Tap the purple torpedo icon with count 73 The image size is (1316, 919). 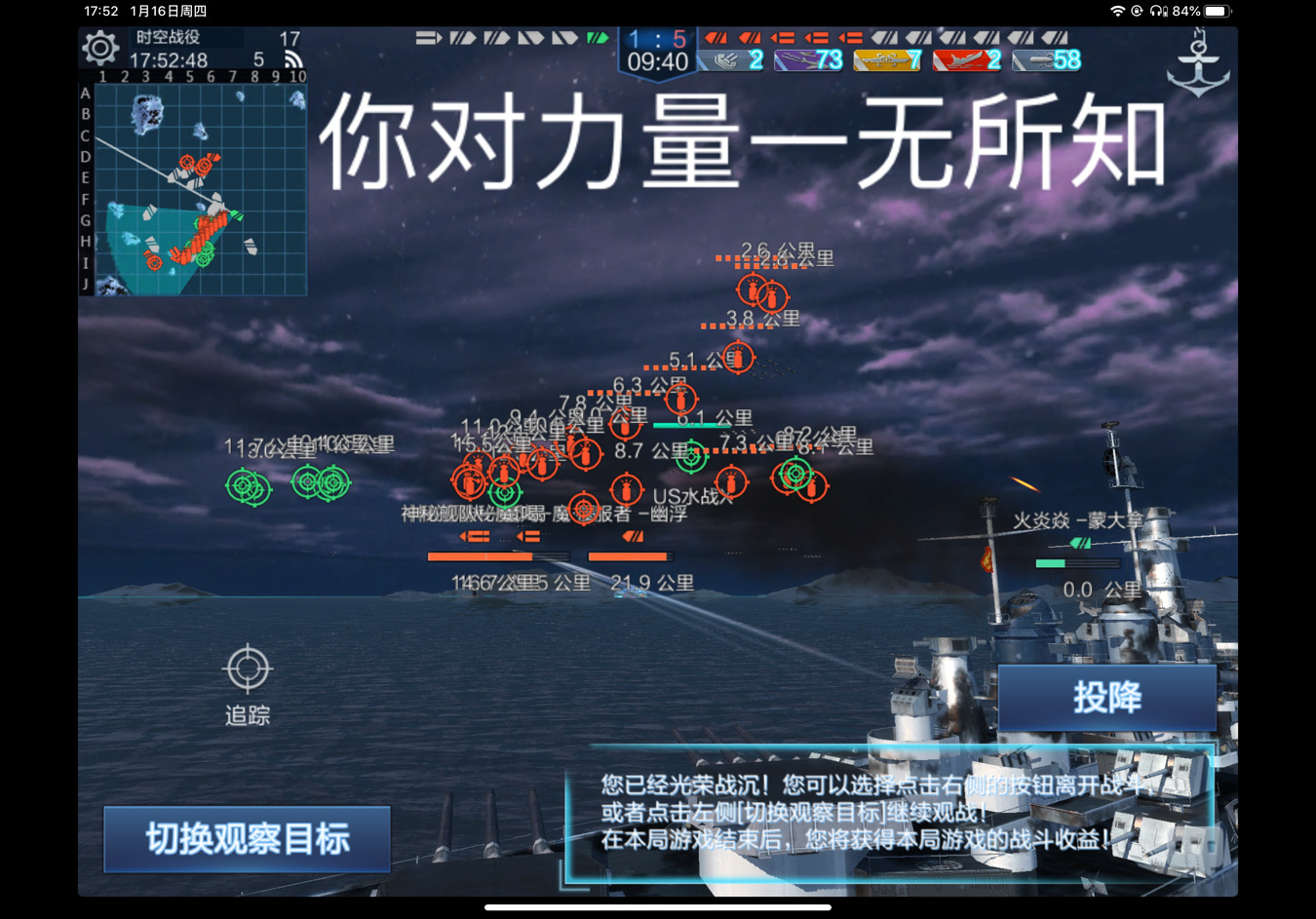807,60
